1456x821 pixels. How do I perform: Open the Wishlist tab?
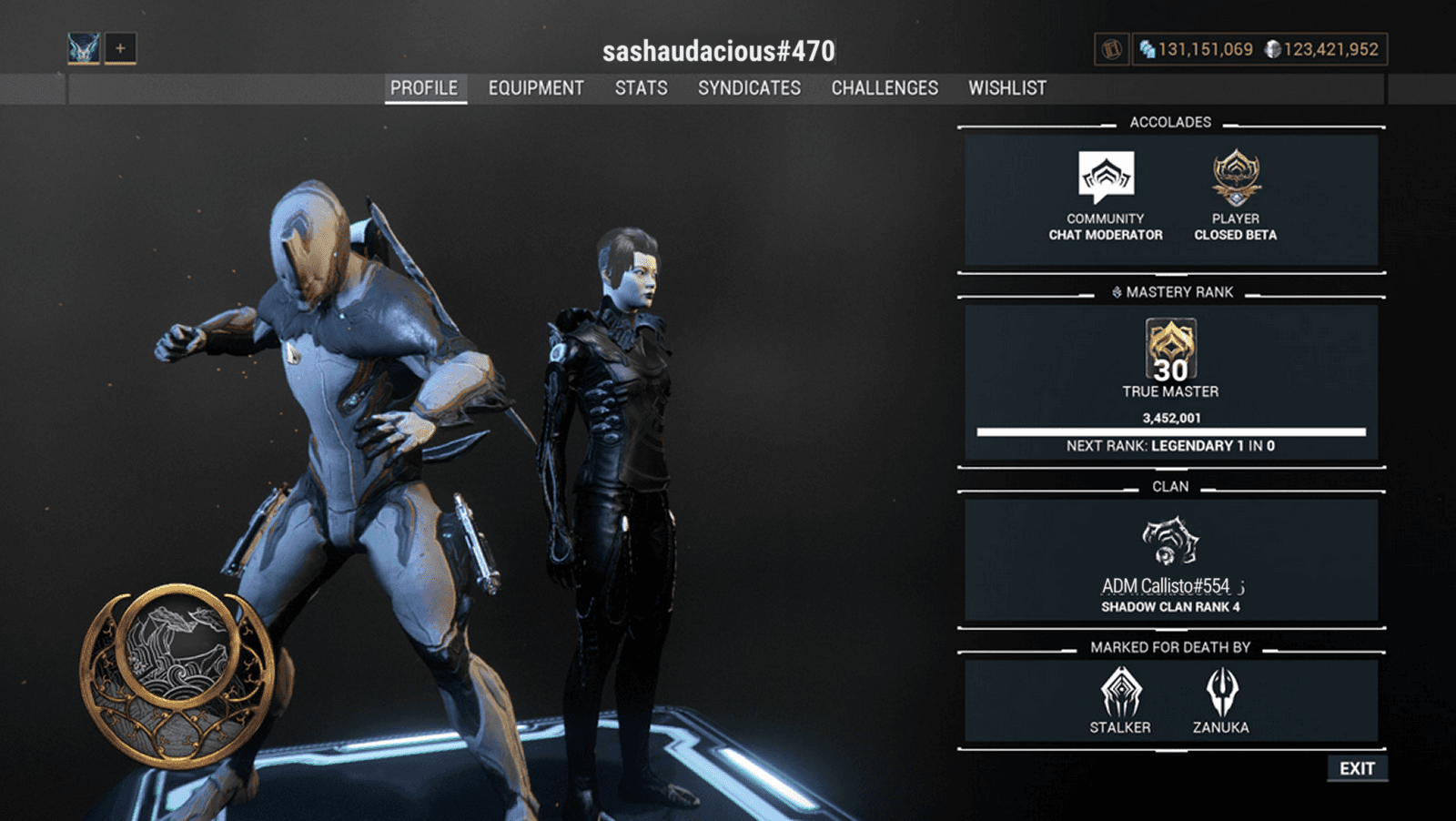1007,88
